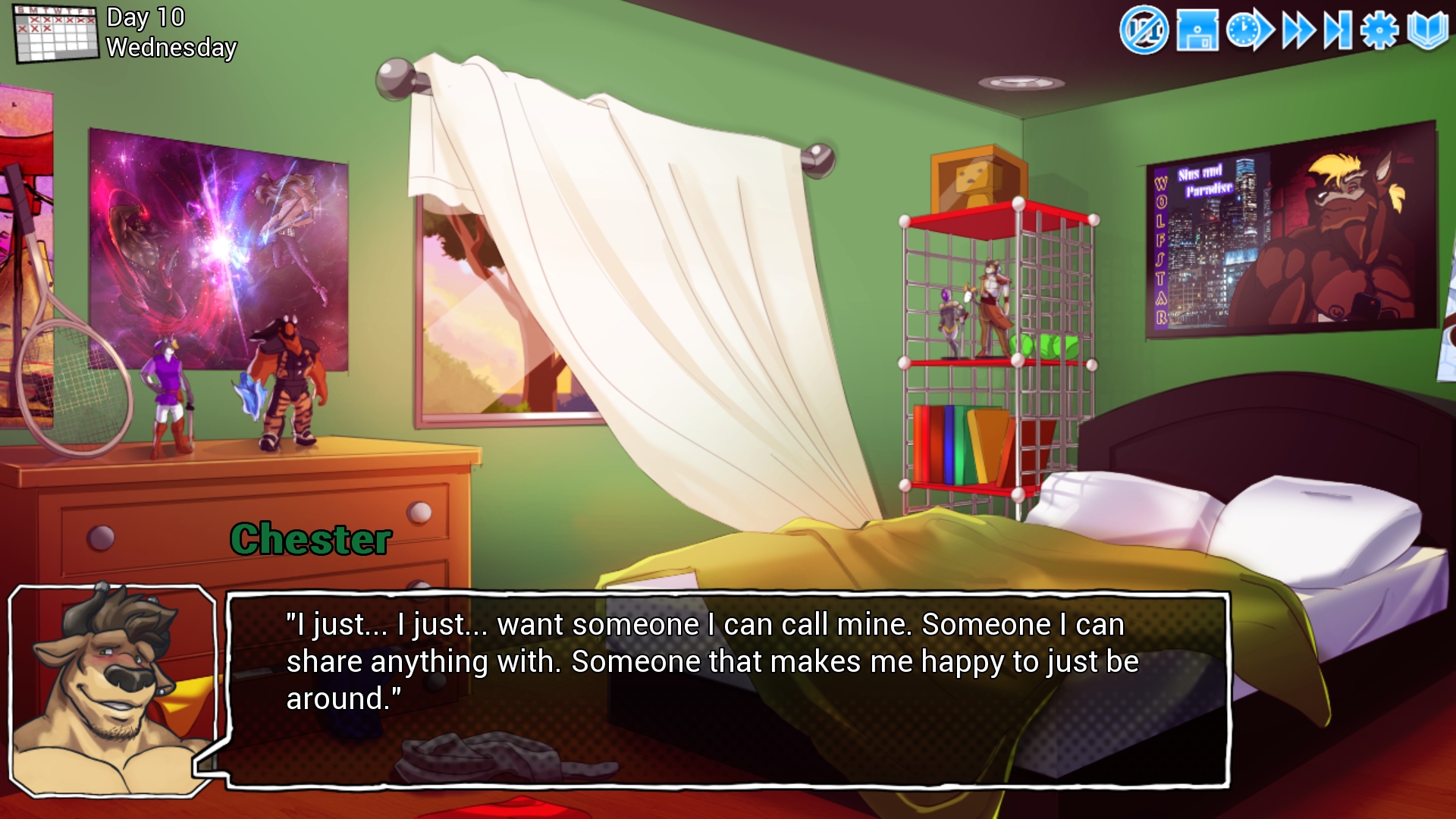Toggle auto-advance with the clock arrow icon
The height and width of the screenshot is (819, 1456).
(1249, 31)
